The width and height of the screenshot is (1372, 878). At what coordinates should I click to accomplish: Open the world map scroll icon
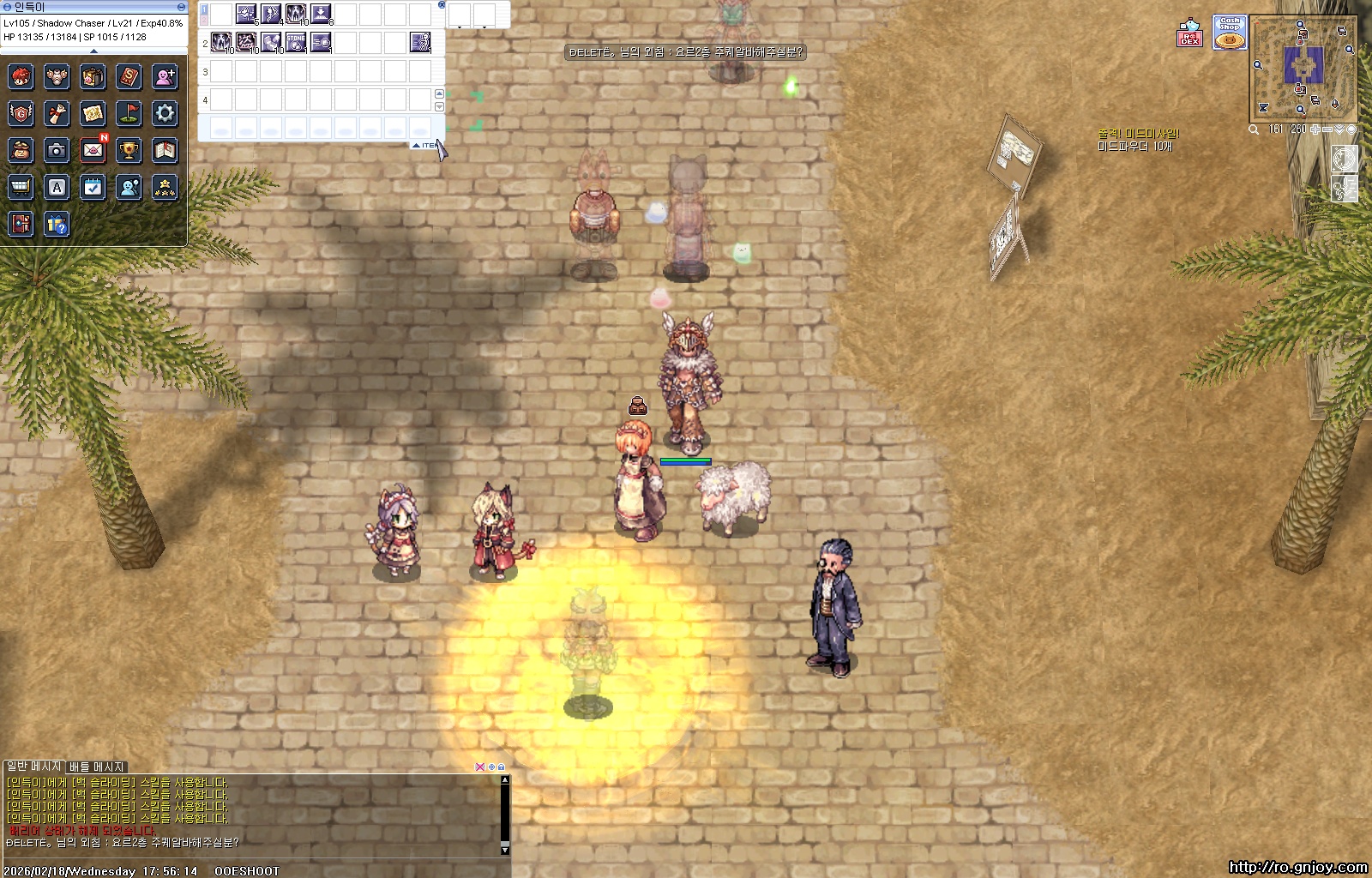click(x=93, y=112)
